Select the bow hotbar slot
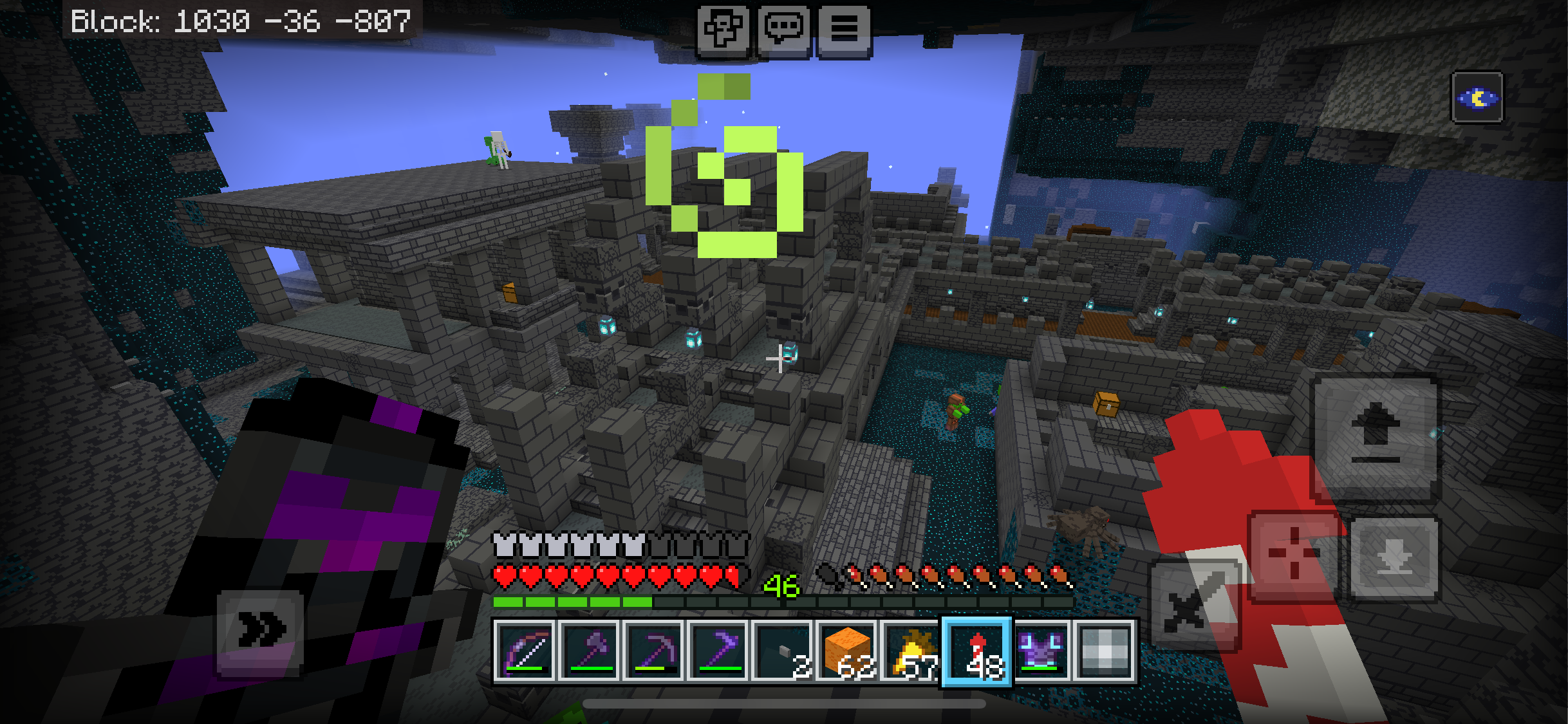 point(525,651)
